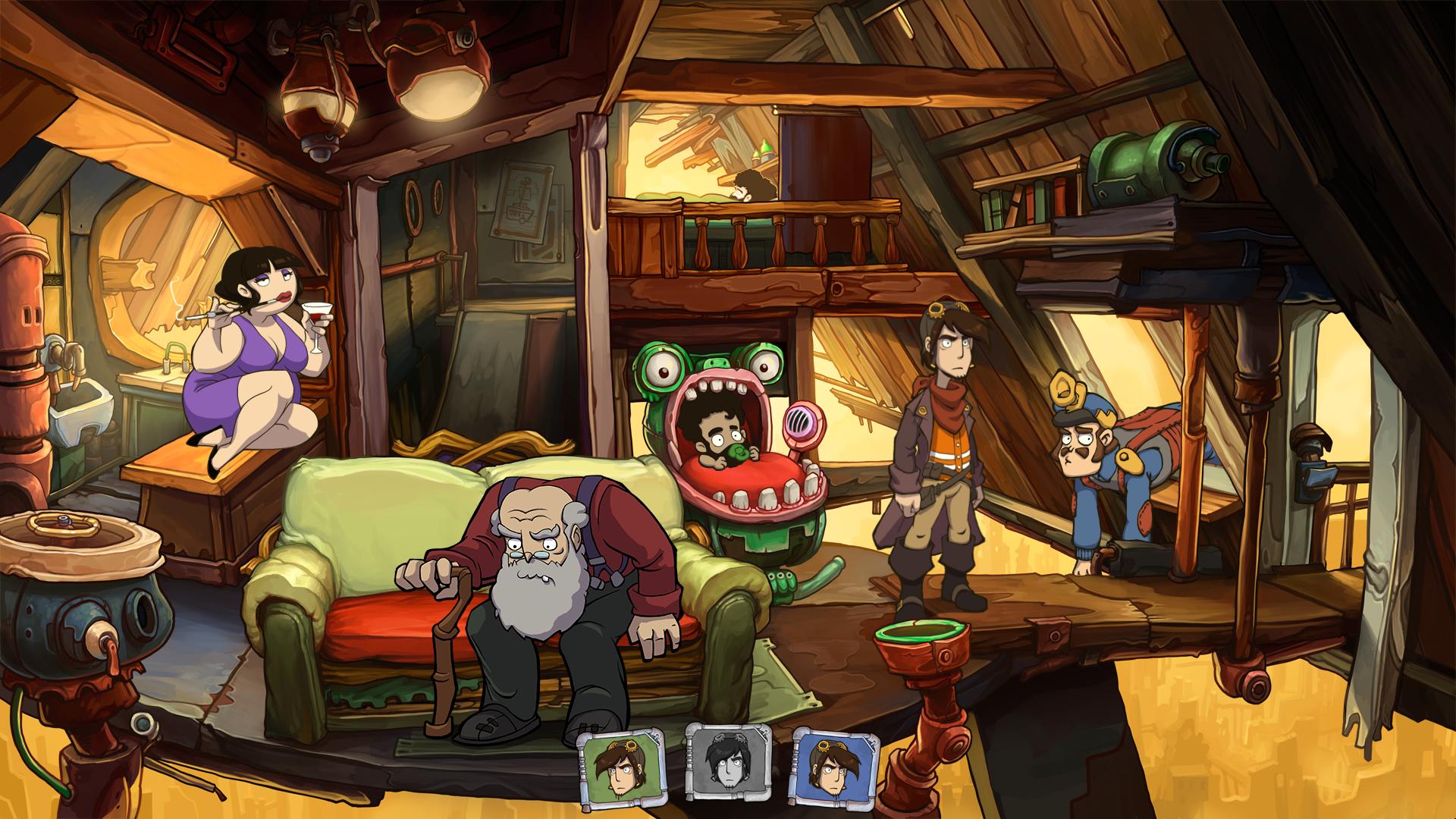
Task: Click the bearded grandpa on the couch
Action: click(x=538, y=554)
